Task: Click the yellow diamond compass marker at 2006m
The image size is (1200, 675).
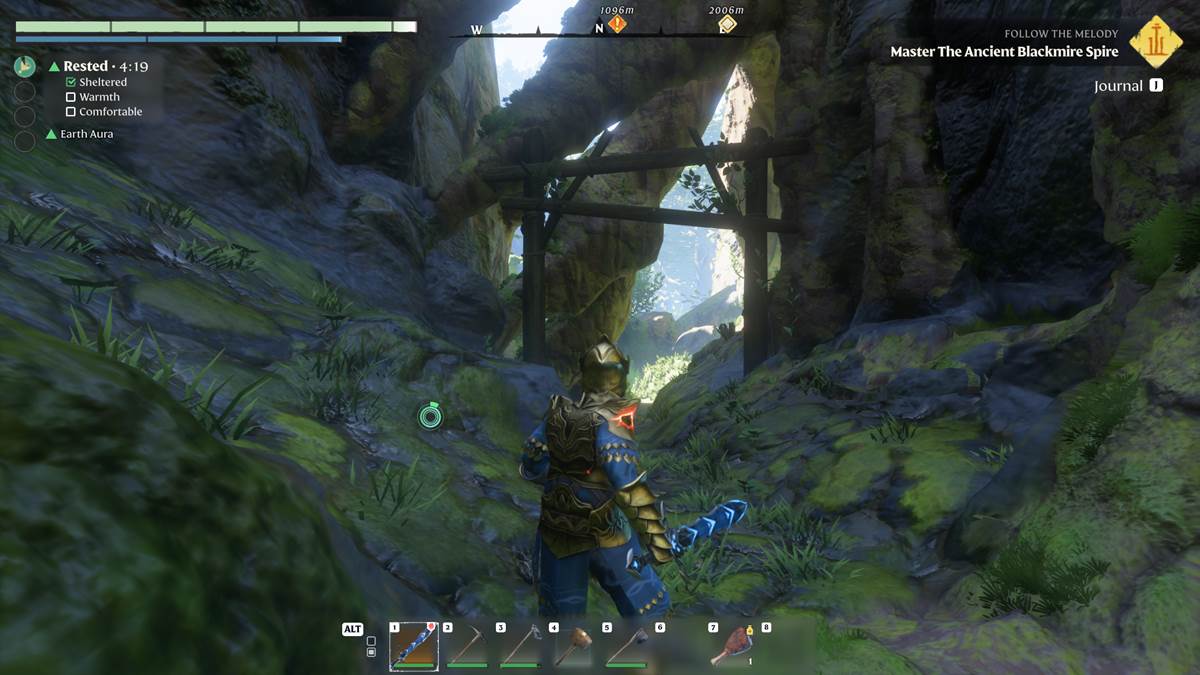Action: [x=727, y=23]
